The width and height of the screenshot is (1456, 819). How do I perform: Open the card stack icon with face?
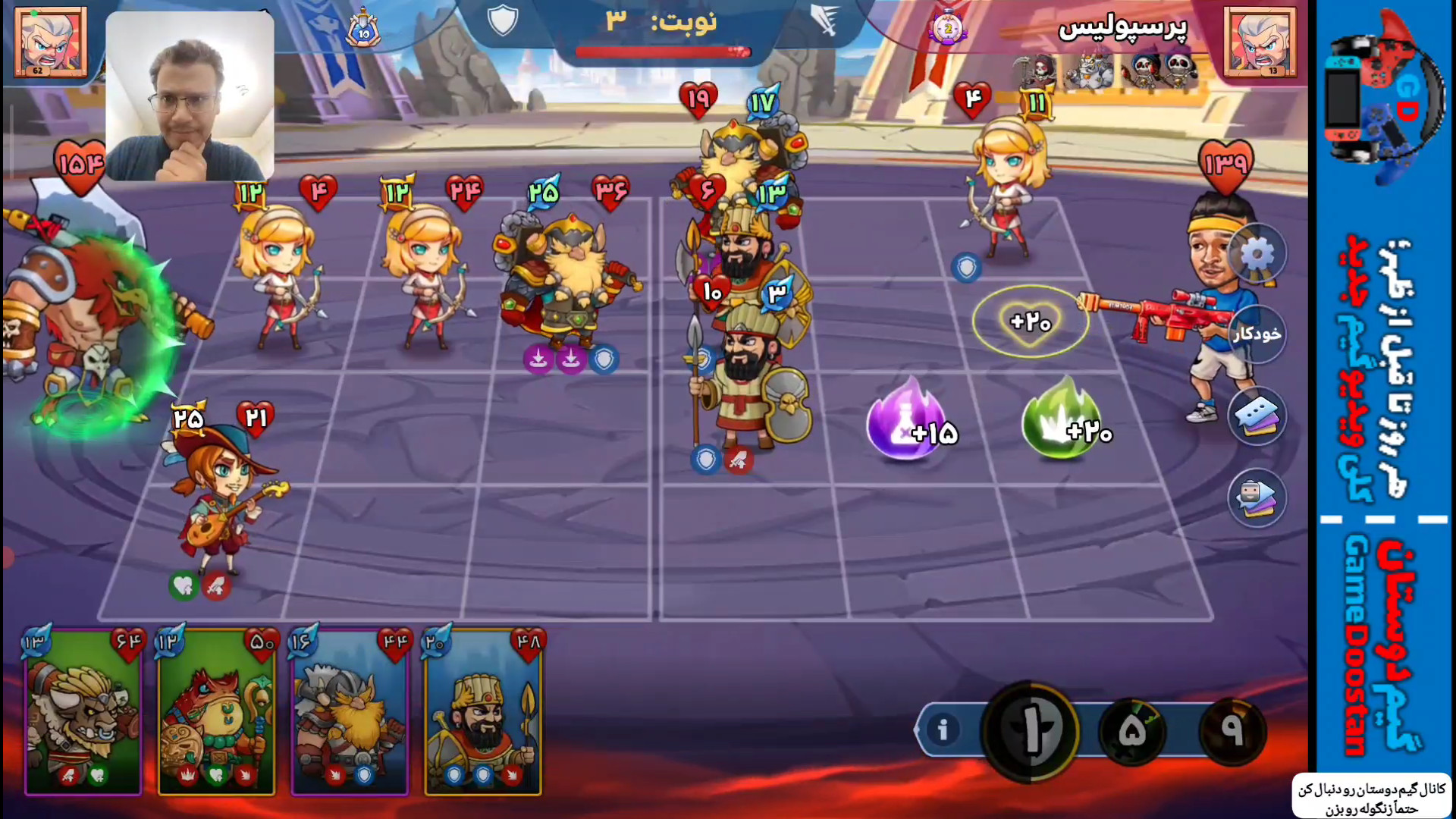pyautogui.click(x=1257, y=497)
